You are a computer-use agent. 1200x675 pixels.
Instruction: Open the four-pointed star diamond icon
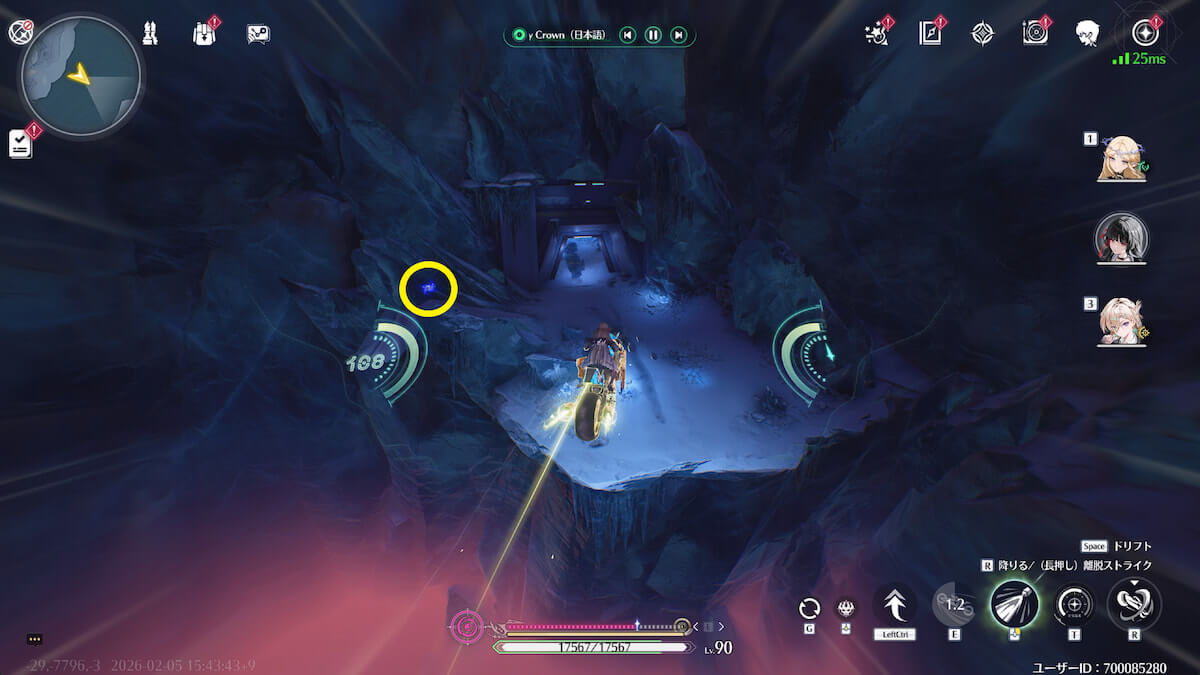[x=983, y=34]
